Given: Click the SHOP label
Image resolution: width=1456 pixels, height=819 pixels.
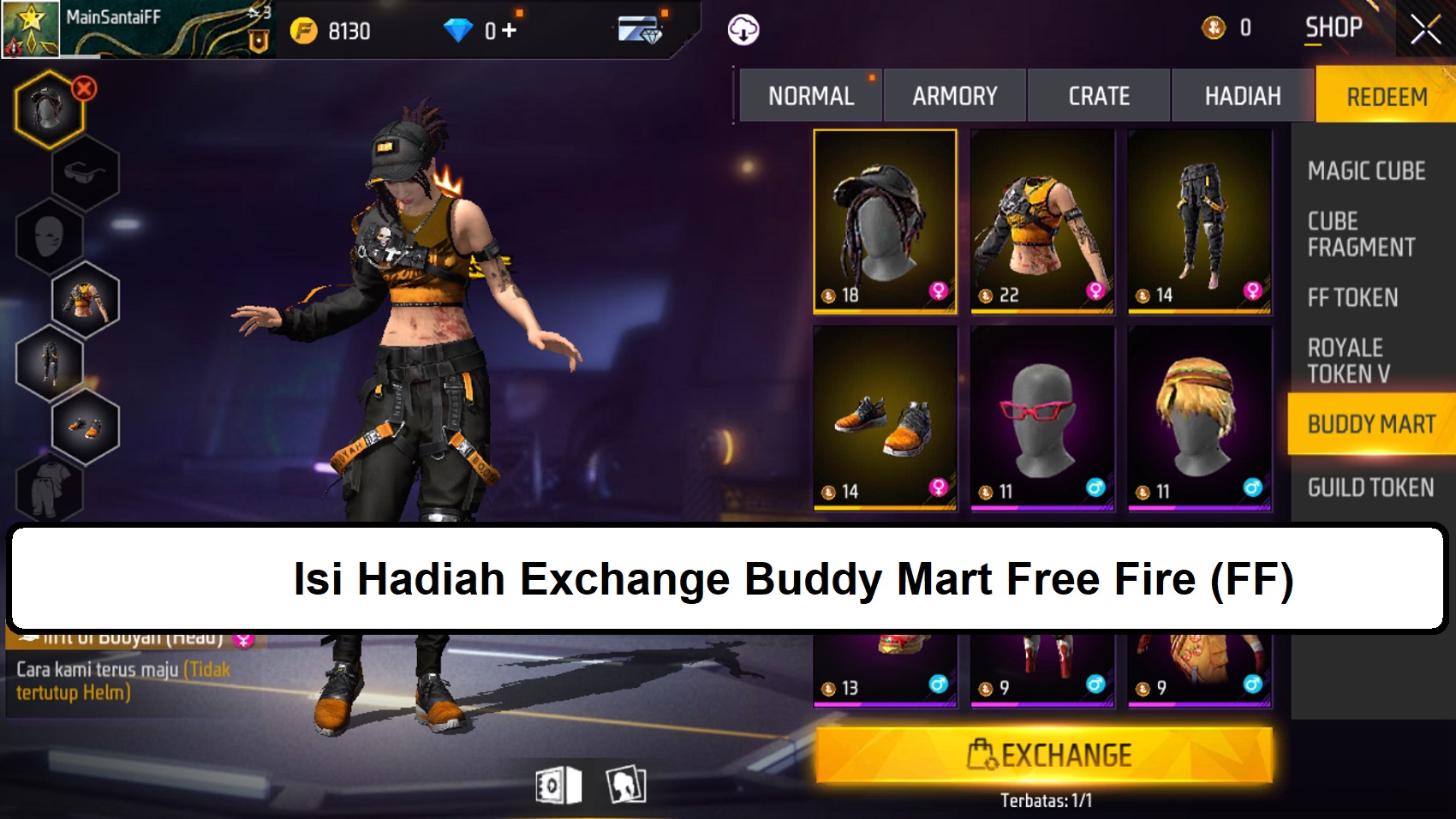Looking at the screenshot, I should [1334, 27].
